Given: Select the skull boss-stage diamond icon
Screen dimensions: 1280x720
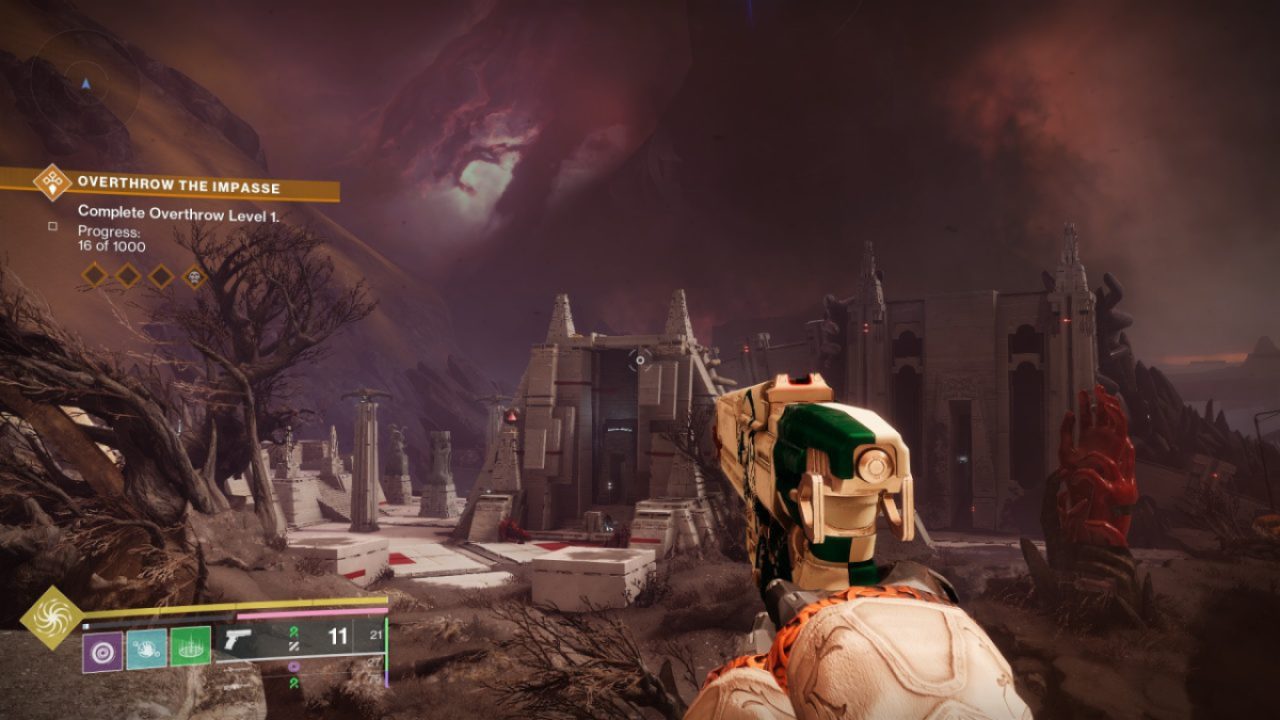Looking at the screenshot, I should (194, 276).
